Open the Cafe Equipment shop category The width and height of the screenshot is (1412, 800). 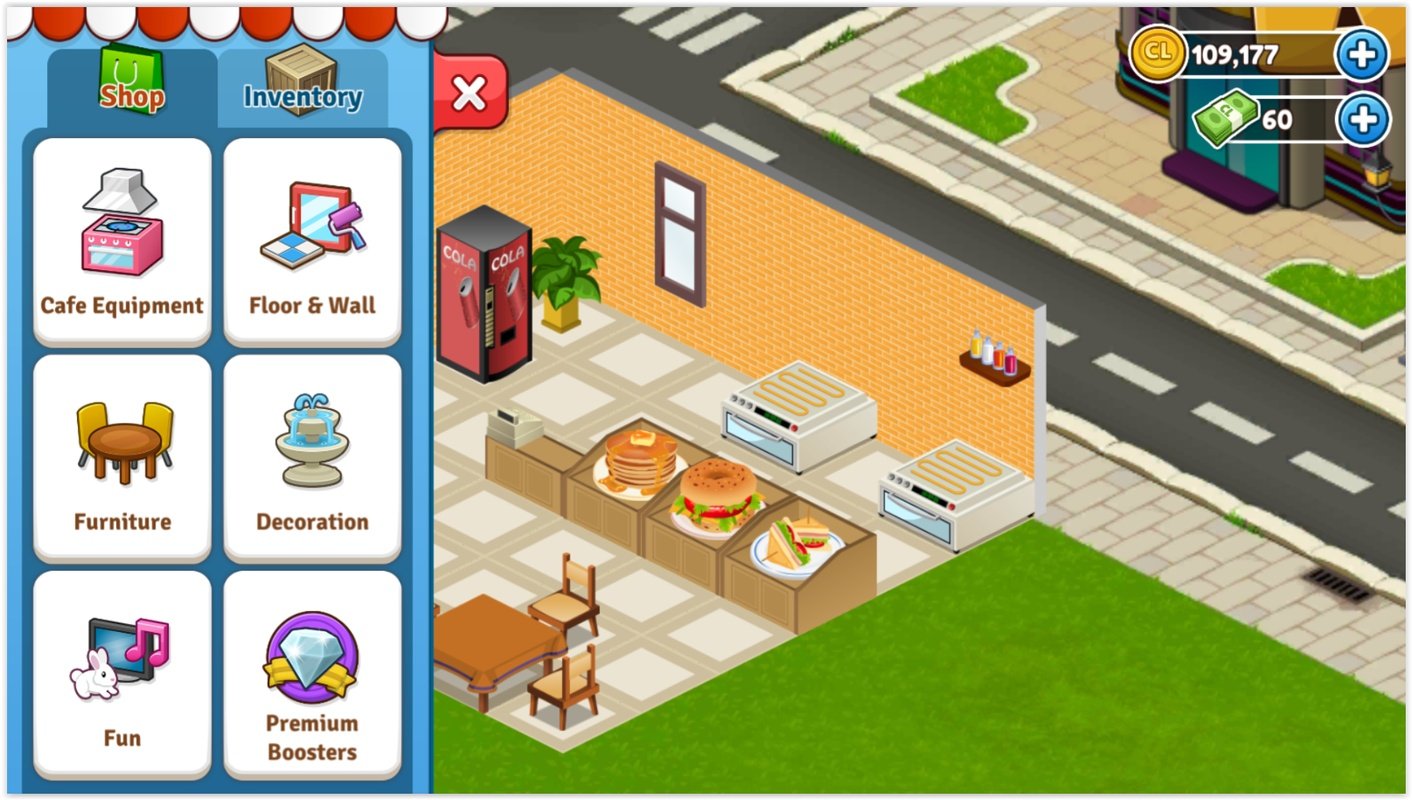point(121,237)
